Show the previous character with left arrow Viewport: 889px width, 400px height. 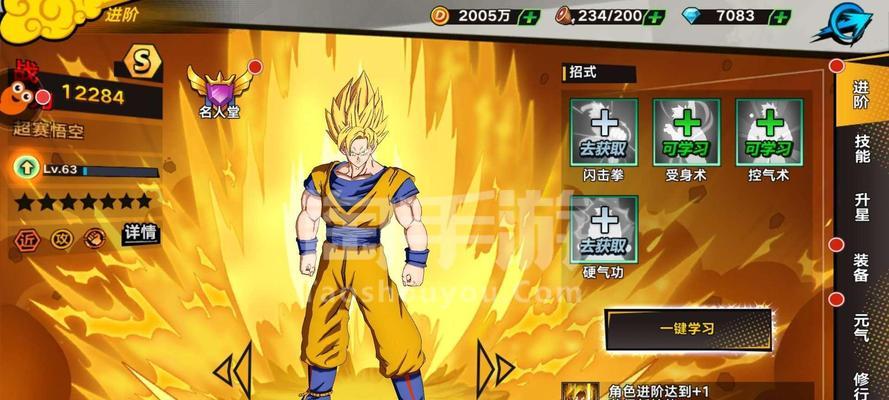pyautogui.click(x=232, y=368)
